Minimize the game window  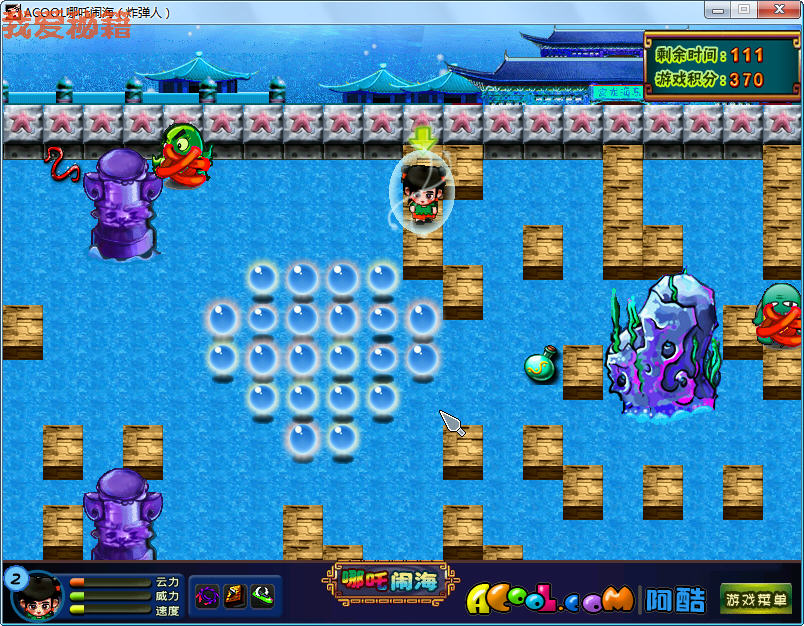tap(716, 10)
